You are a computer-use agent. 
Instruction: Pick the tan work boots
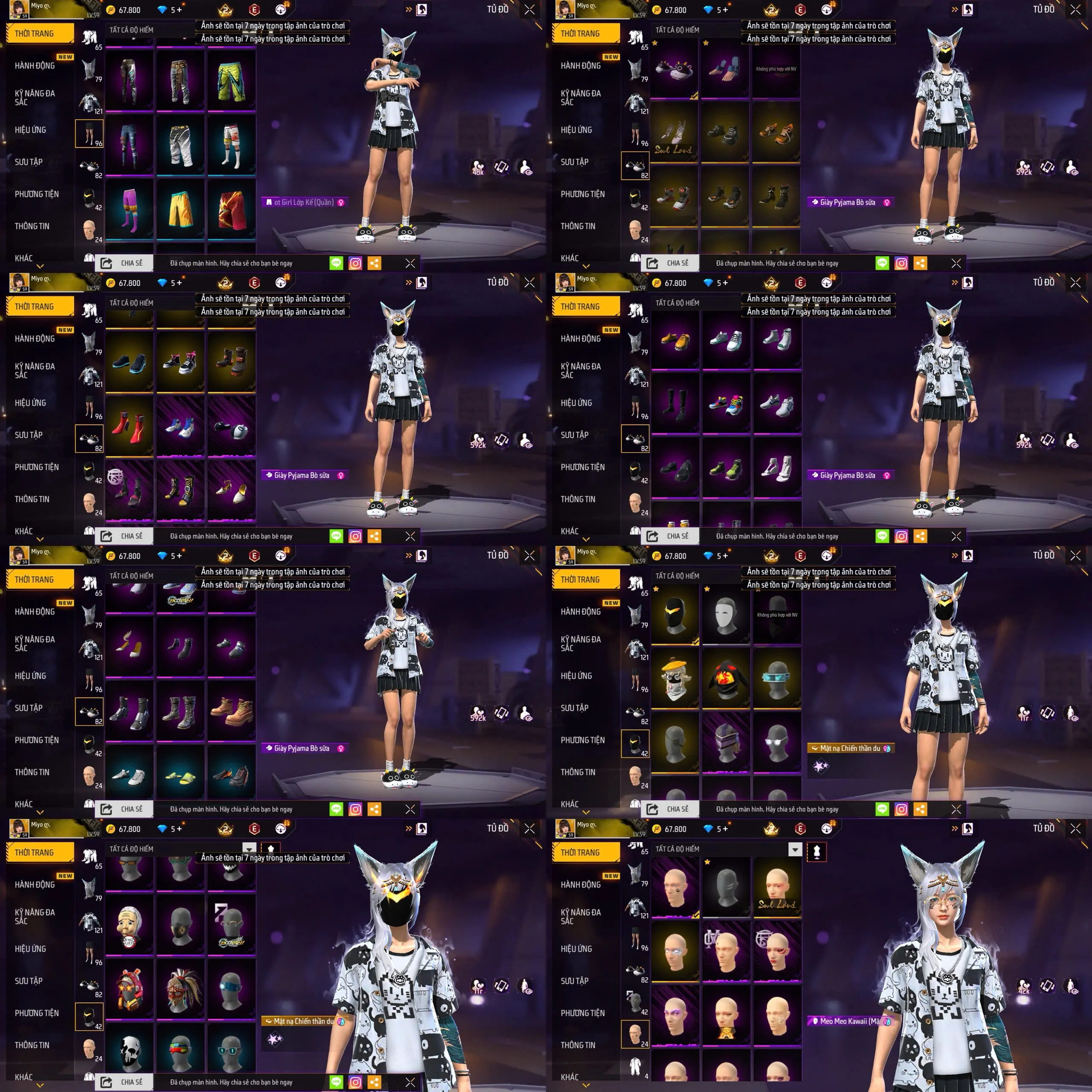click(231, 711)
